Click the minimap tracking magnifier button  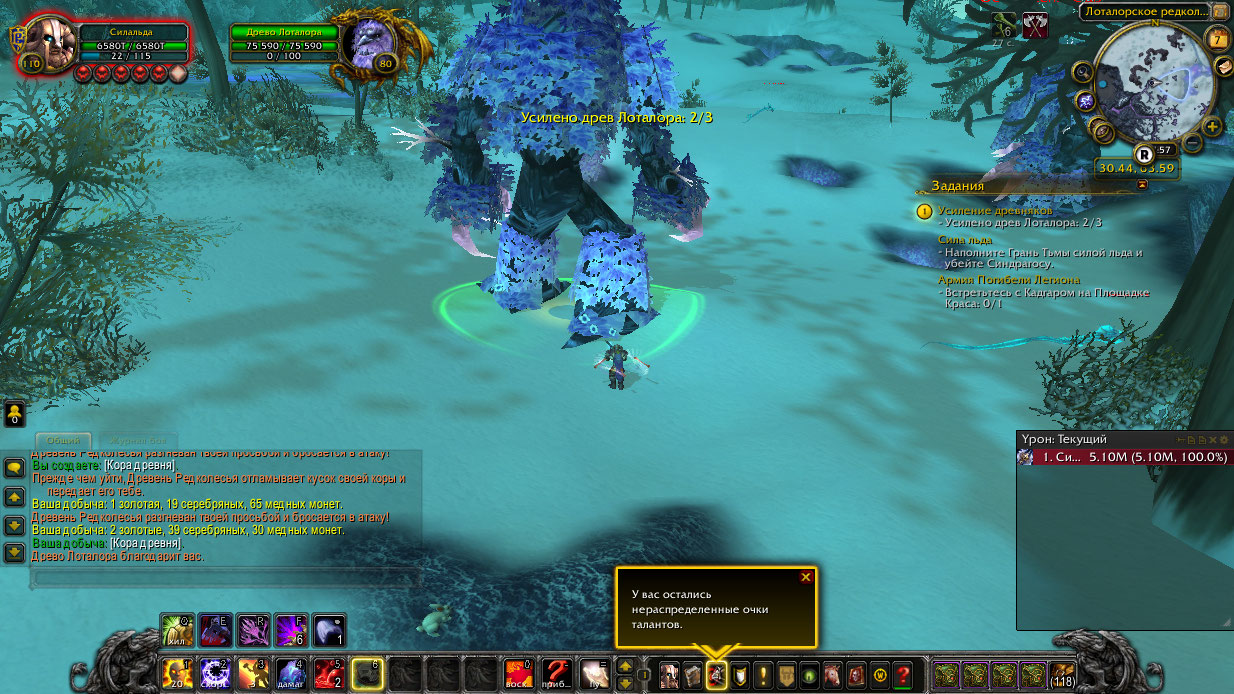(x=1083, y=72)
